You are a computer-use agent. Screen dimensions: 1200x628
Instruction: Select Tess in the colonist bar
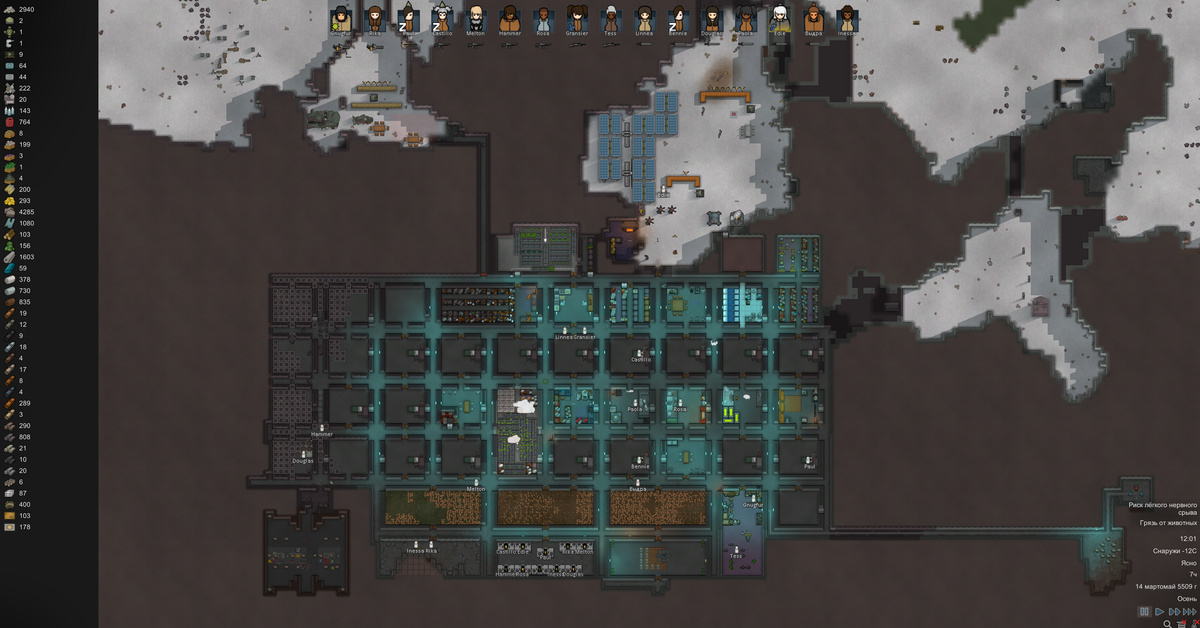610,17
